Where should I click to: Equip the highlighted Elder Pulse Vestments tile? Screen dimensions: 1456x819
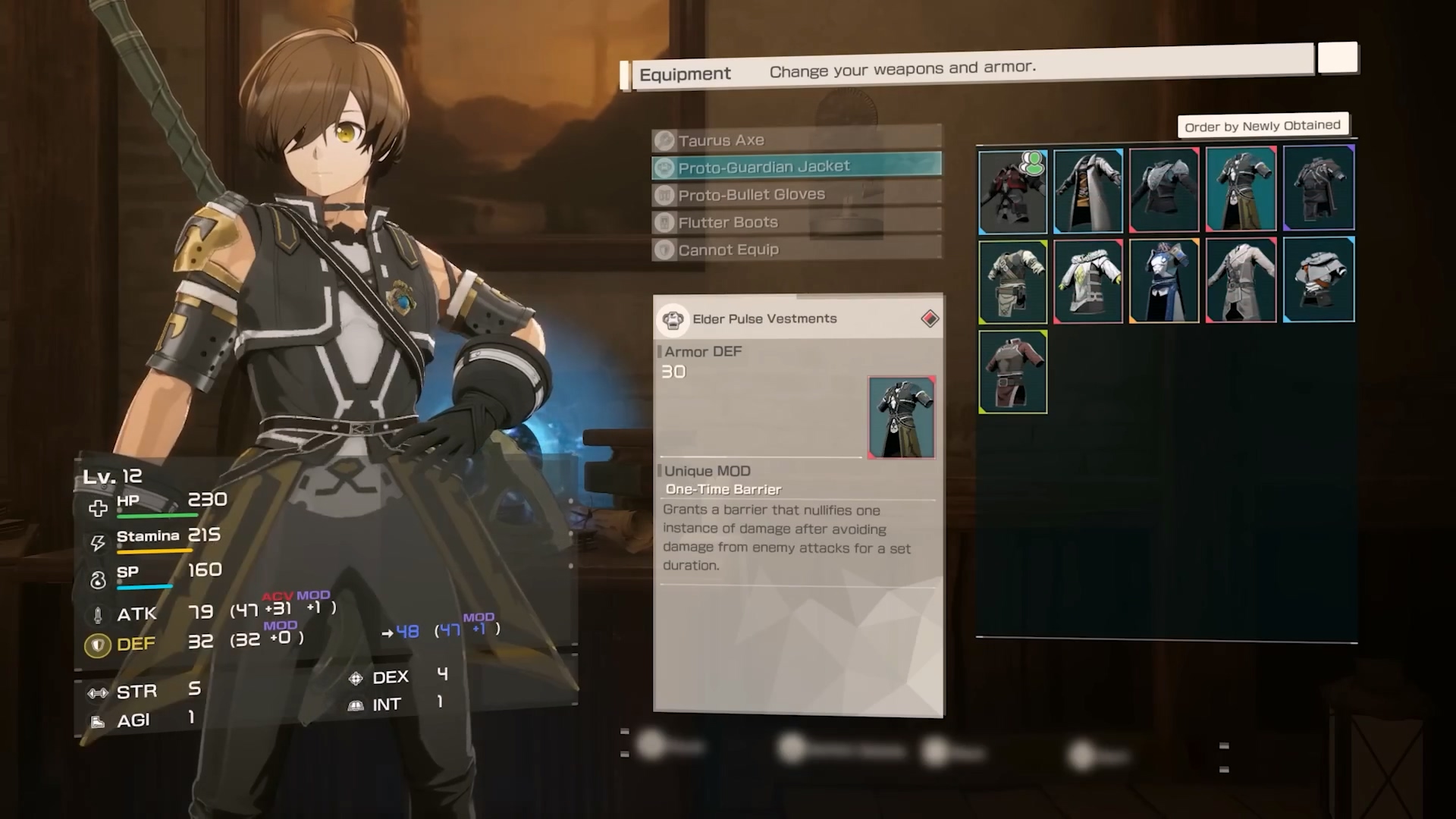click(1241, 189)
